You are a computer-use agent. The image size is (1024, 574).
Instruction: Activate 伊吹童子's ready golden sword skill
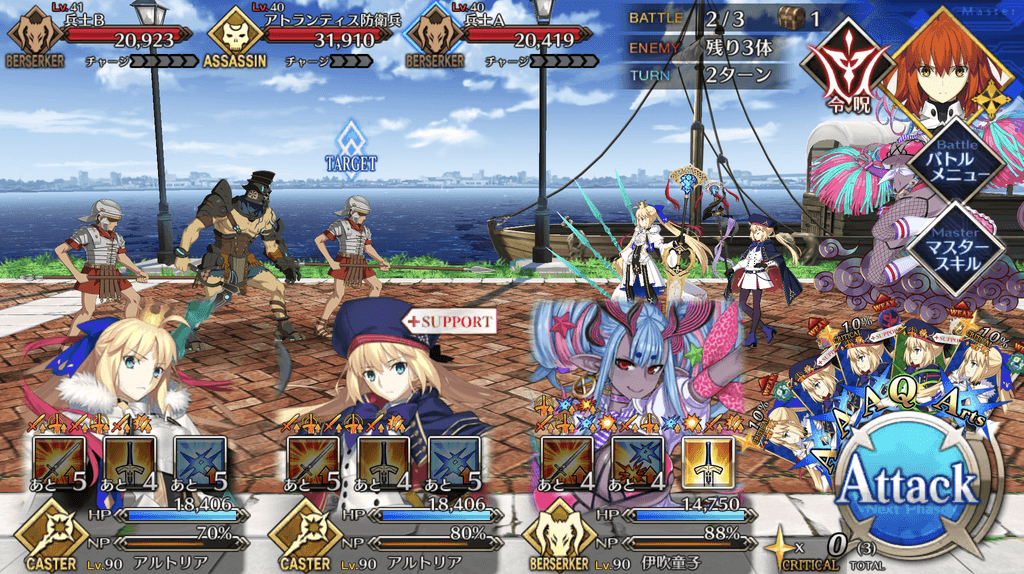708,462
